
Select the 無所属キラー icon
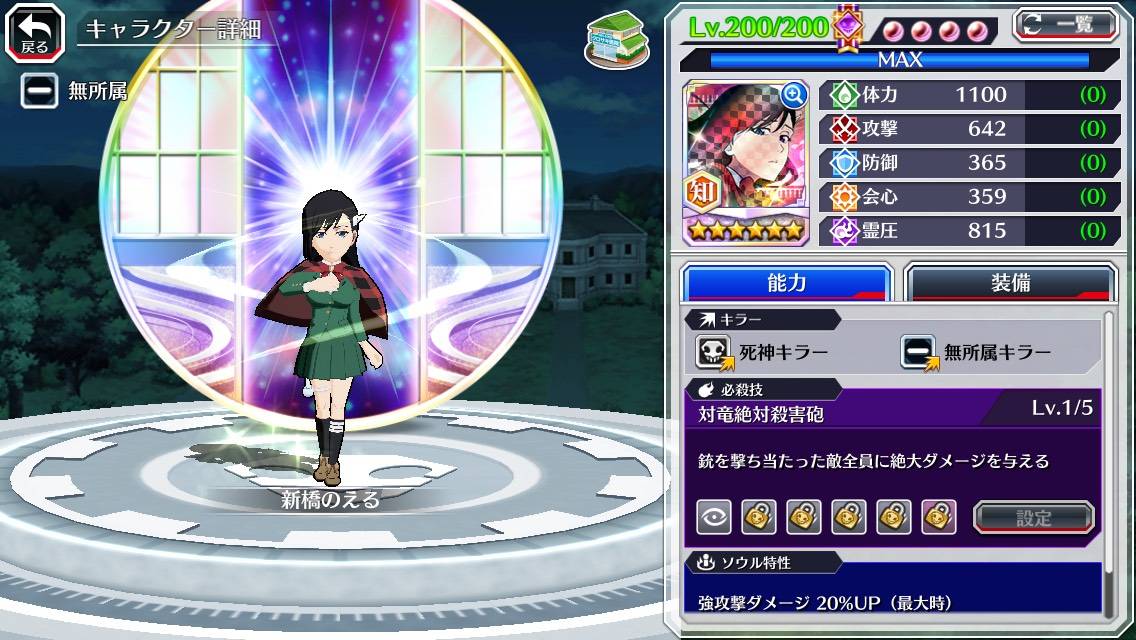click(919, 352)
